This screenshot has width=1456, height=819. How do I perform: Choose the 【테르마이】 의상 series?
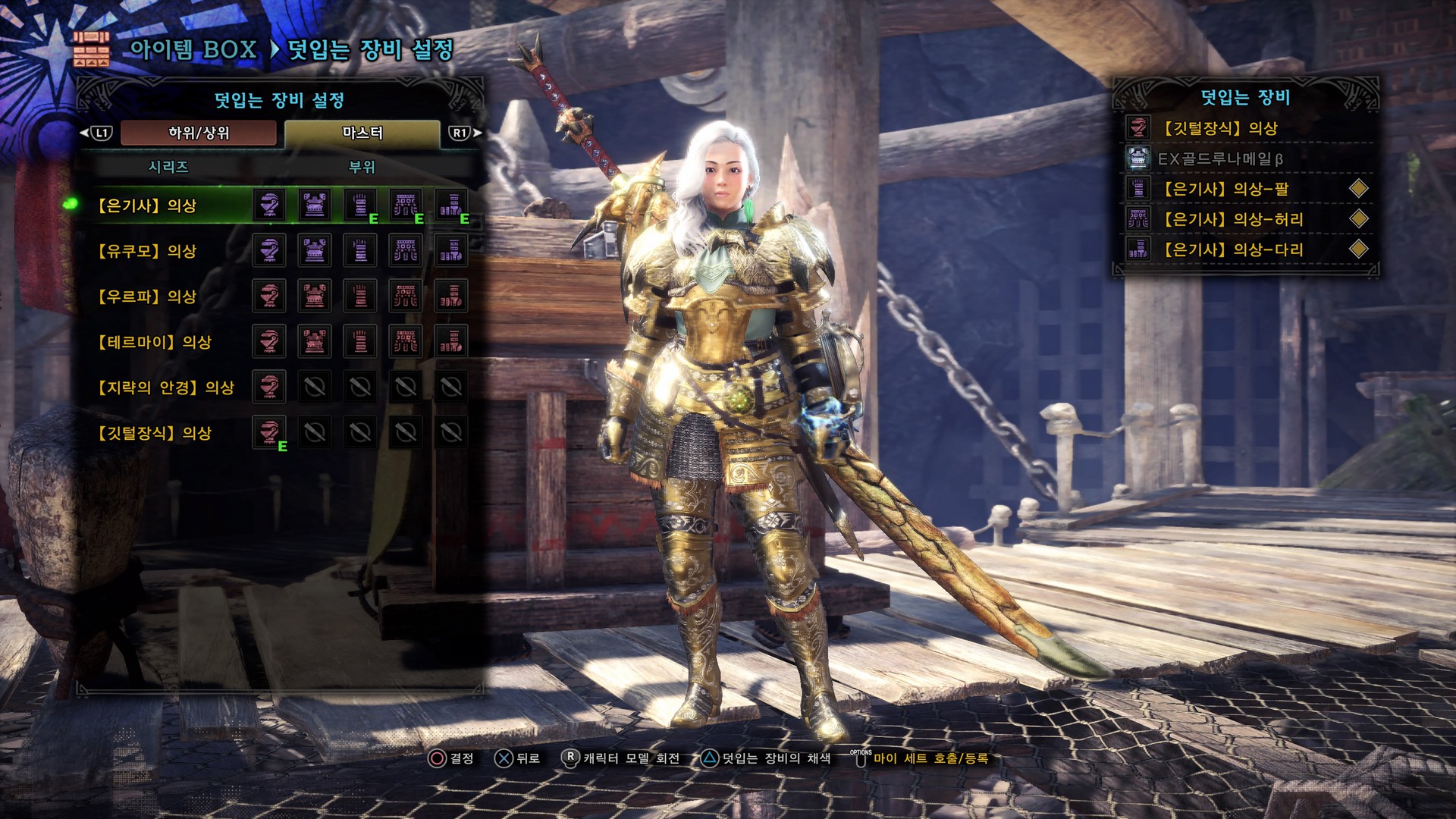point(155,342)
